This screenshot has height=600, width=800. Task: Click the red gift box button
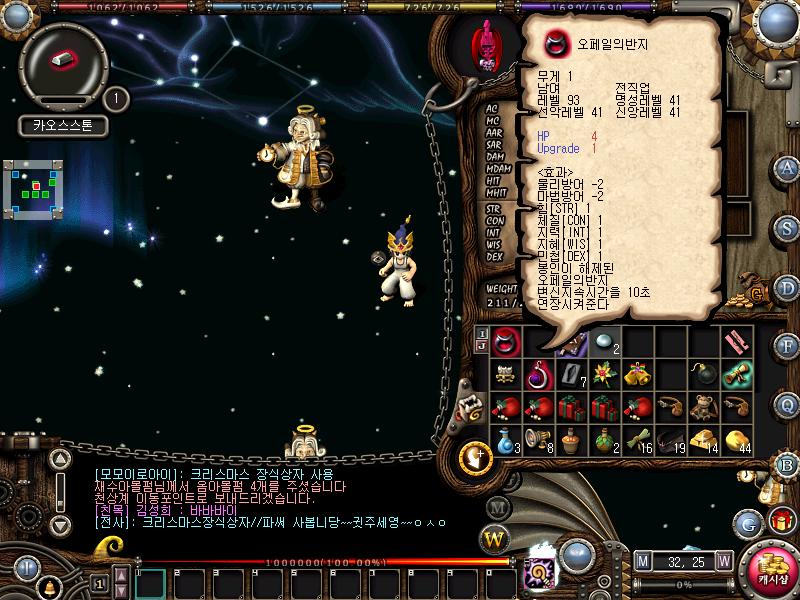[x=781, y=520]
